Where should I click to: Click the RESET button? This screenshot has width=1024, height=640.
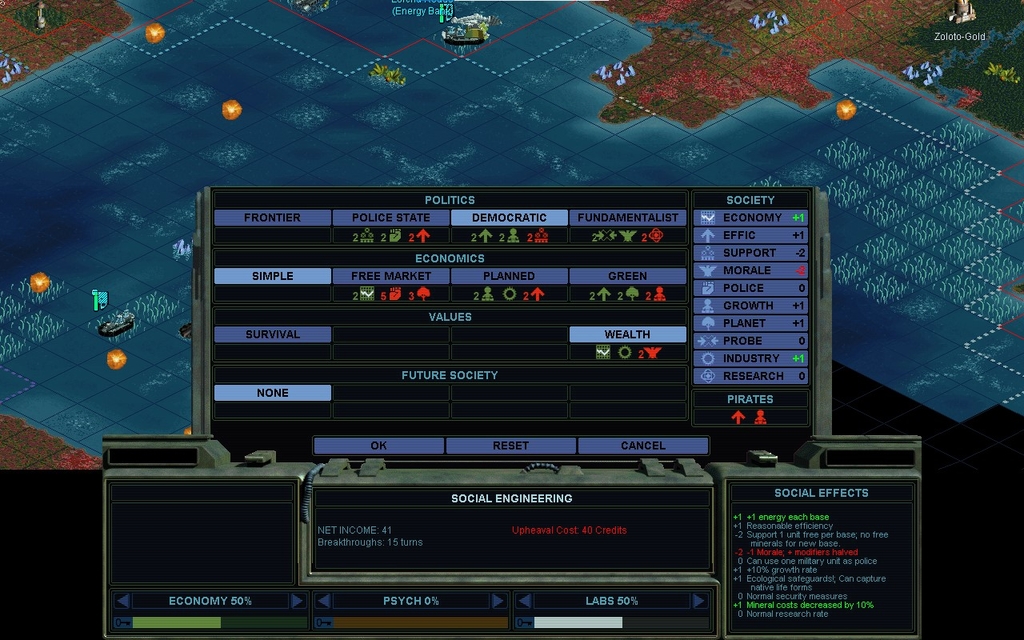[510, 445]
